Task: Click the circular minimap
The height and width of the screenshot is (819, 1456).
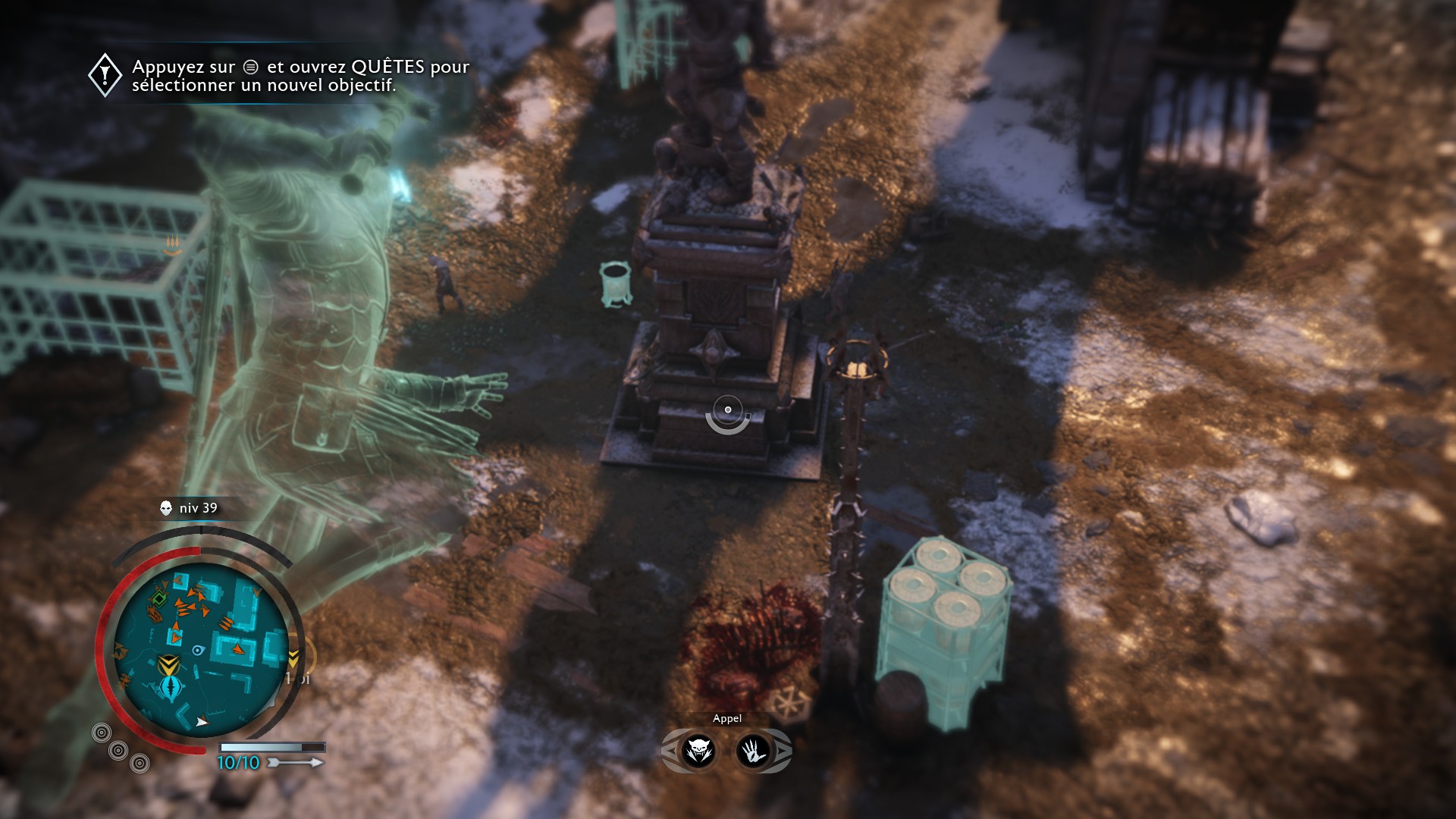Action: click(x=201, y=649)
